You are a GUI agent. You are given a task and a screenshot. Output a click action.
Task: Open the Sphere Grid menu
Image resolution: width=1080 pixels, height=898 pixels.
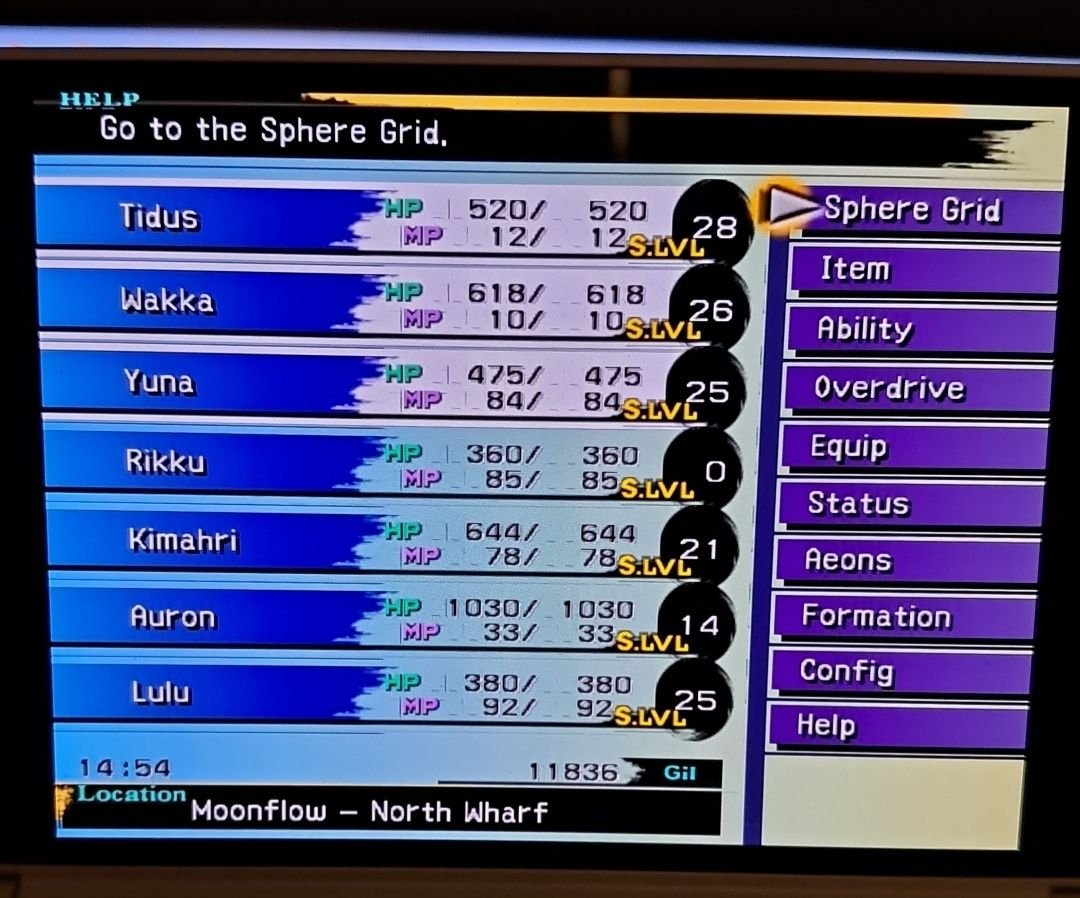tap(912, 210)
